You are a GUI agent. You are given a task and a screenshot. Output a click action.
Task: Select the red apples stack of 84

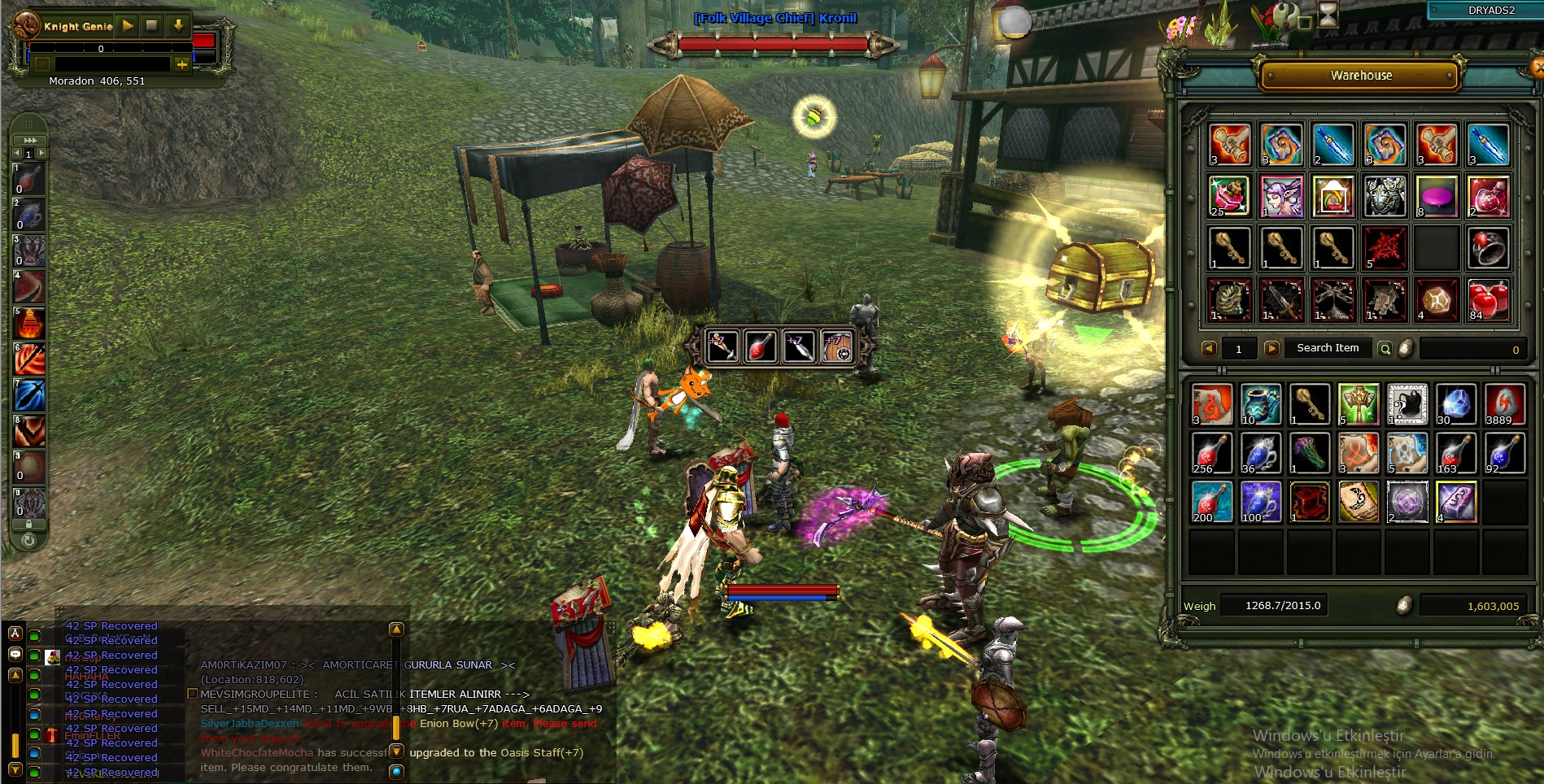[1488, 299]
